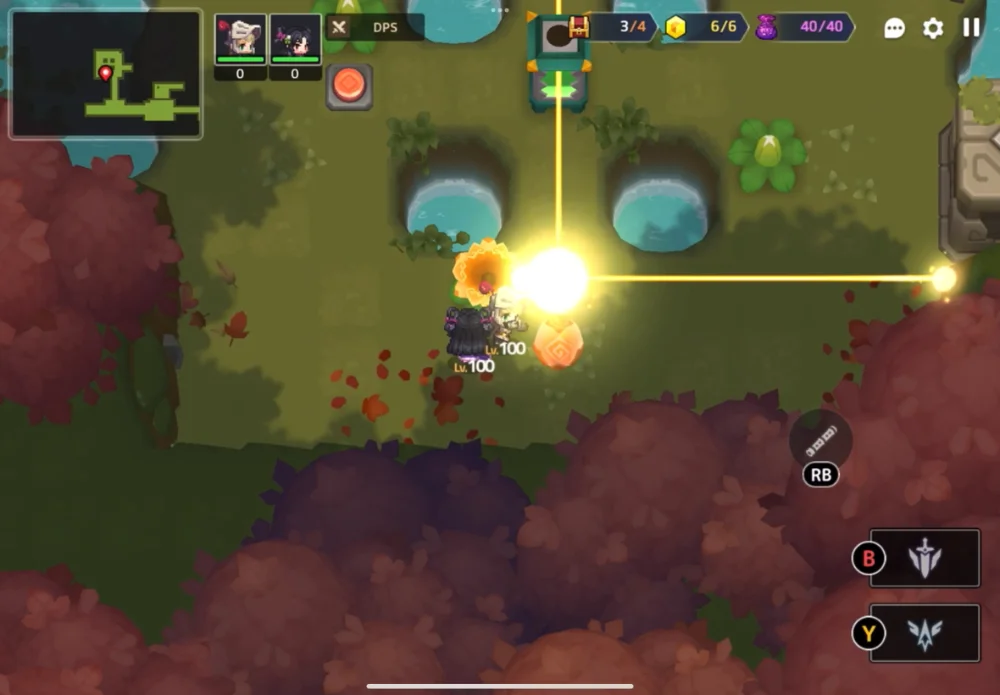Screen dimensions: 1000x695
Task: Open the chat speech bubble
Action: (895, 28)
